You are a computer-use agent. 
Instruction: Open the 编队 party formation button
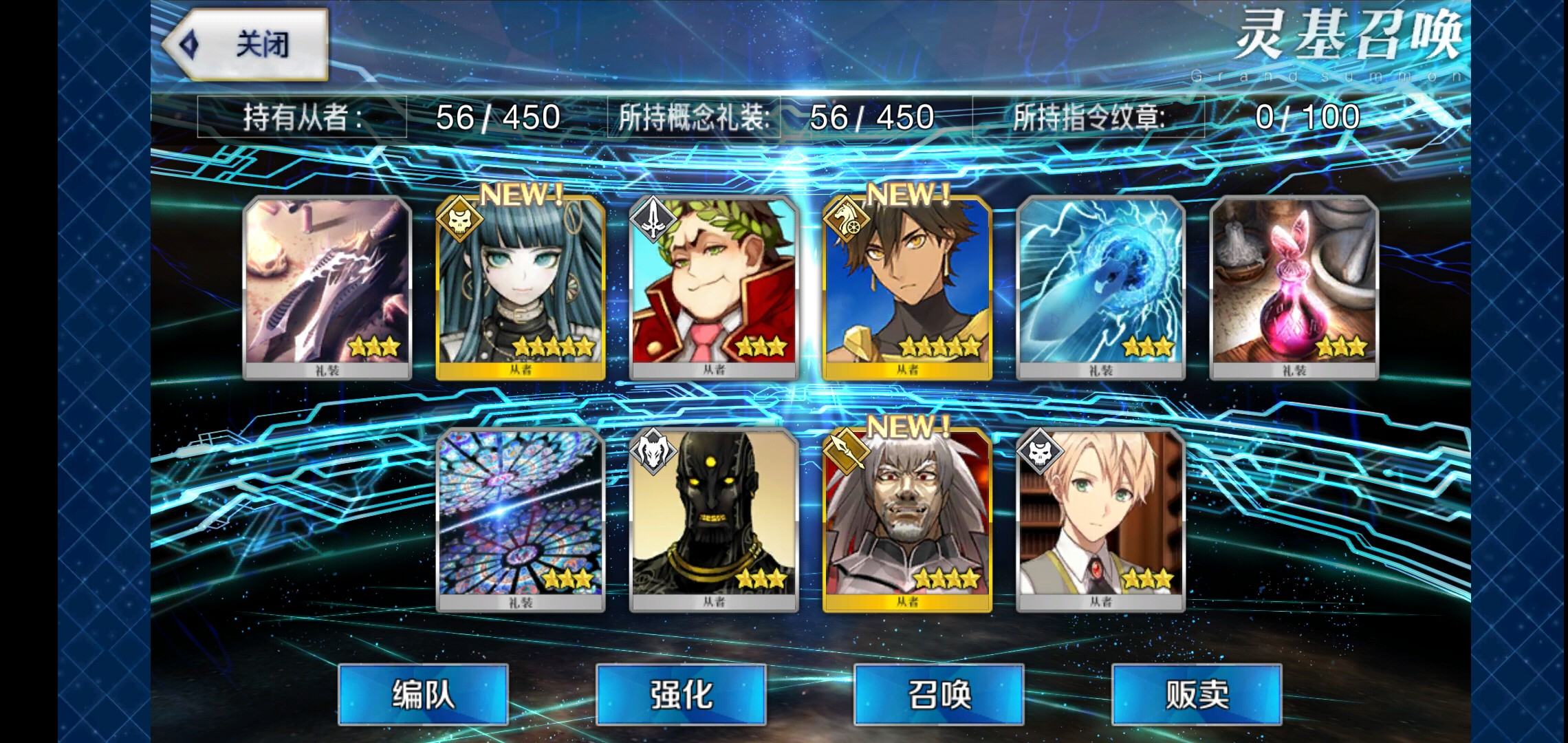423,694
